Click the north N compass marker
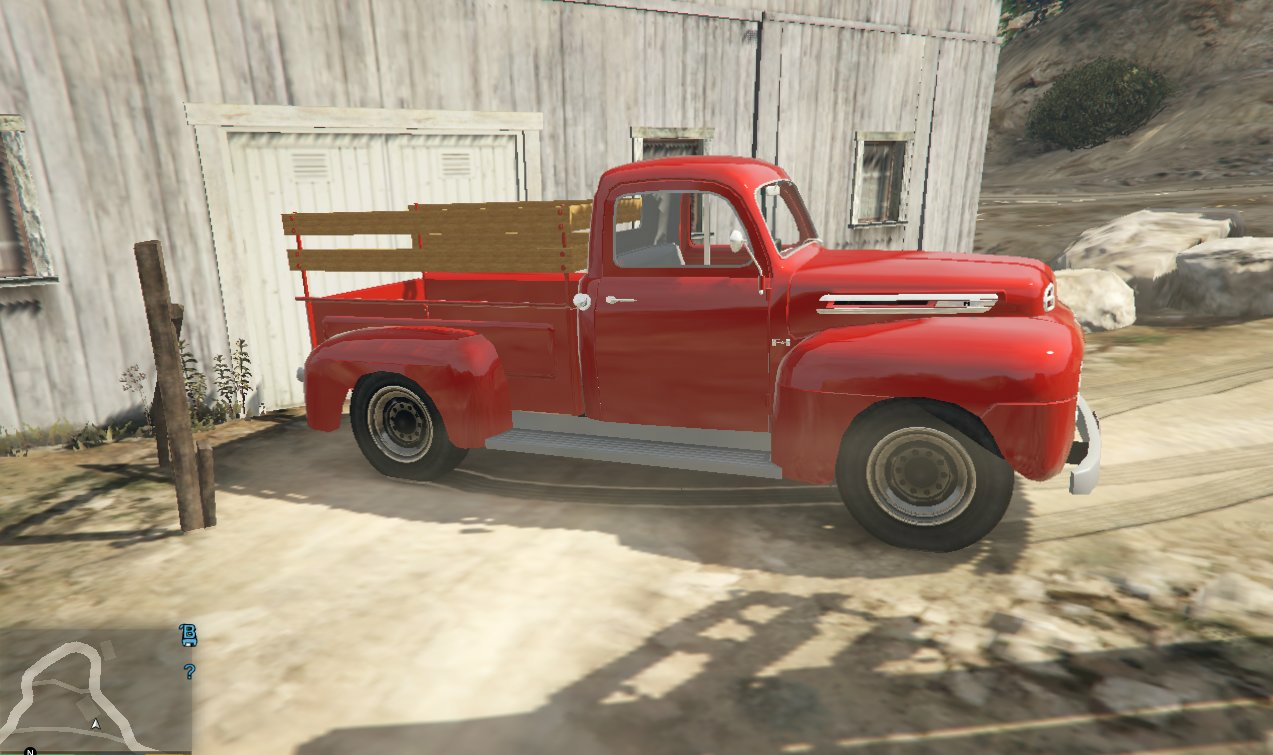 point(30,750)
